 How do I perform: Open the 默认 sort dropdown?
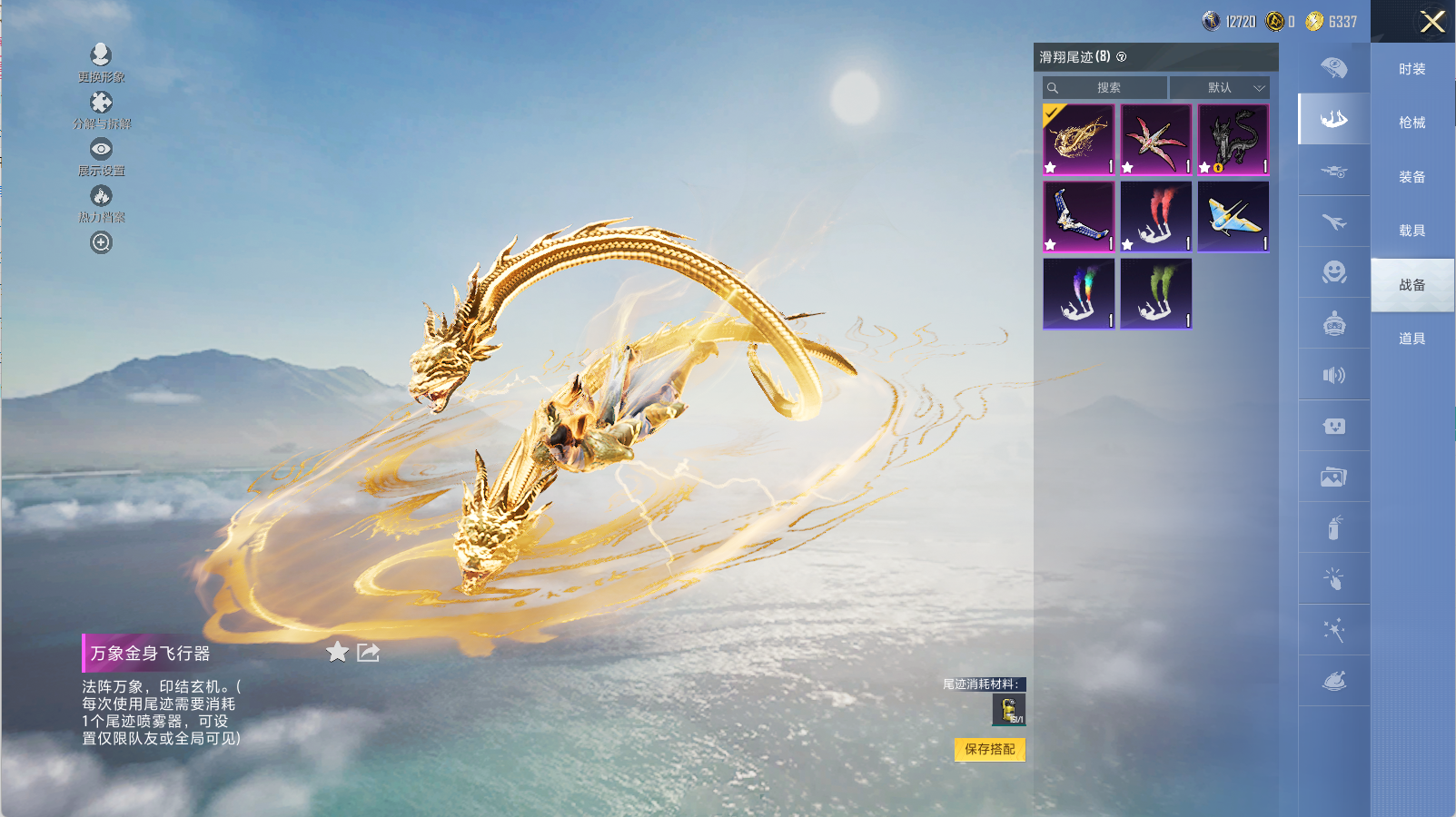coord(1219,88)
